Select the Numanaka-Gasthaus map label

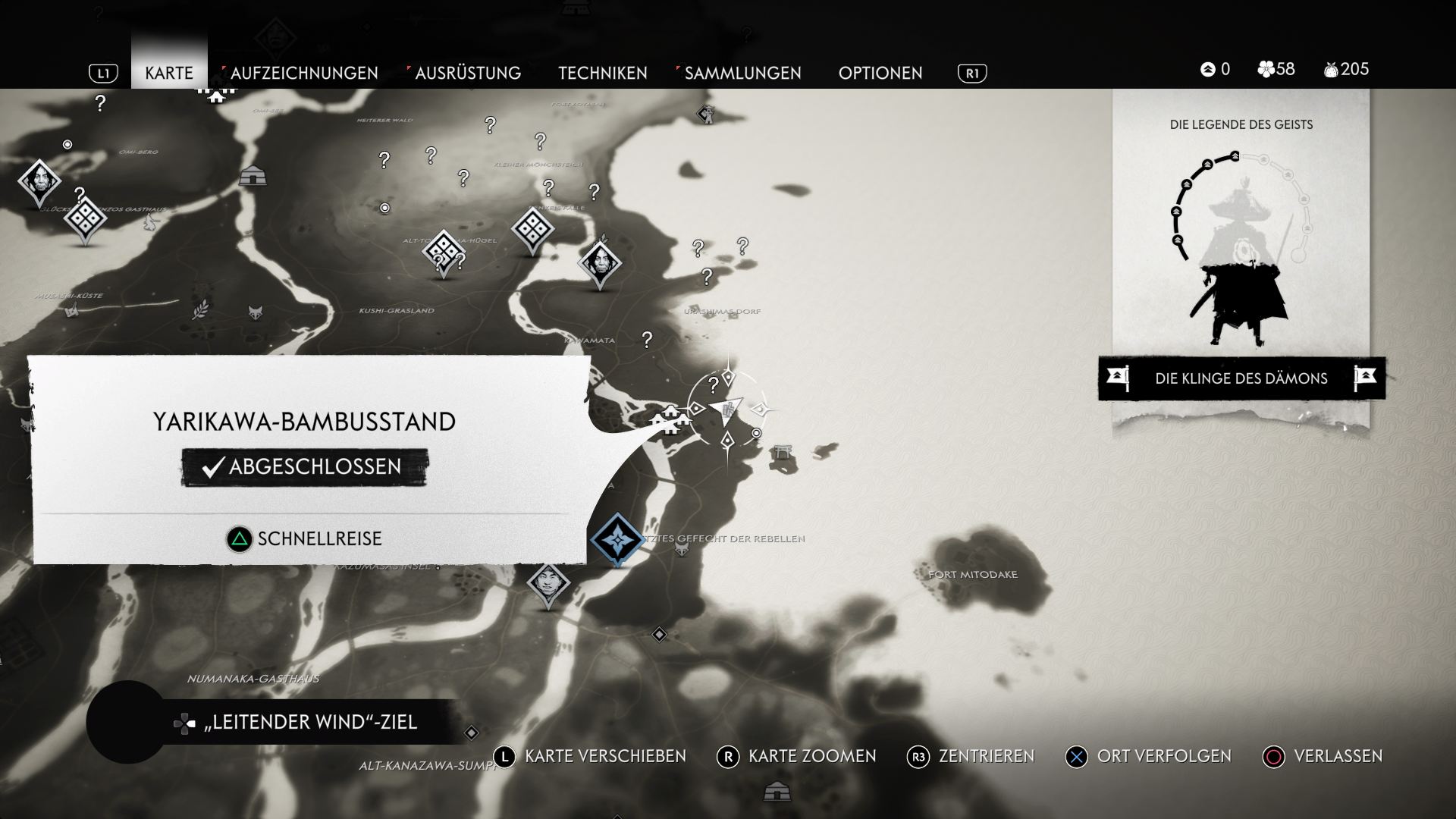coord(253,679)
